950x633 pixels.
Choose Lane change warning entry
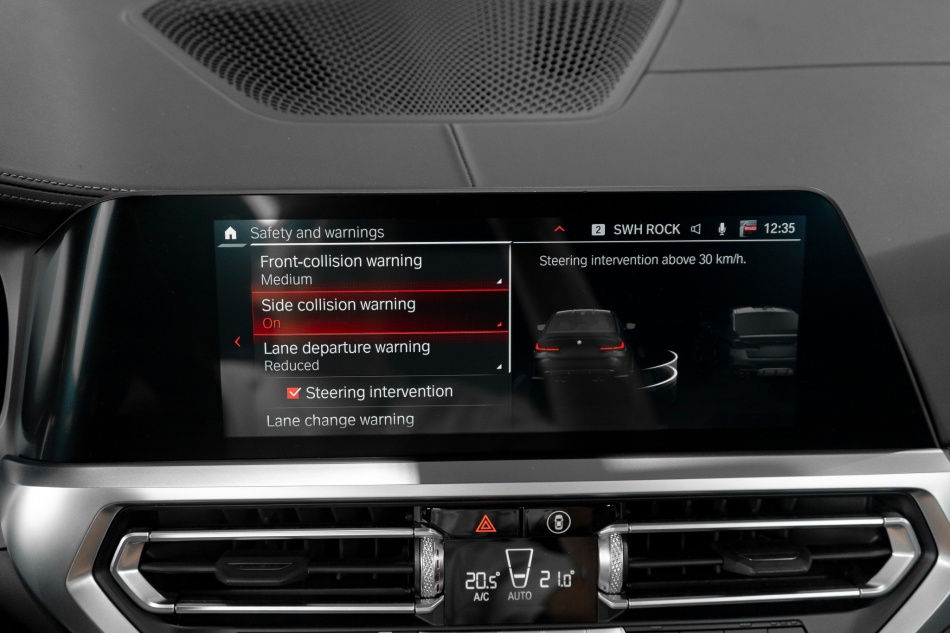(x=340, y=420)
